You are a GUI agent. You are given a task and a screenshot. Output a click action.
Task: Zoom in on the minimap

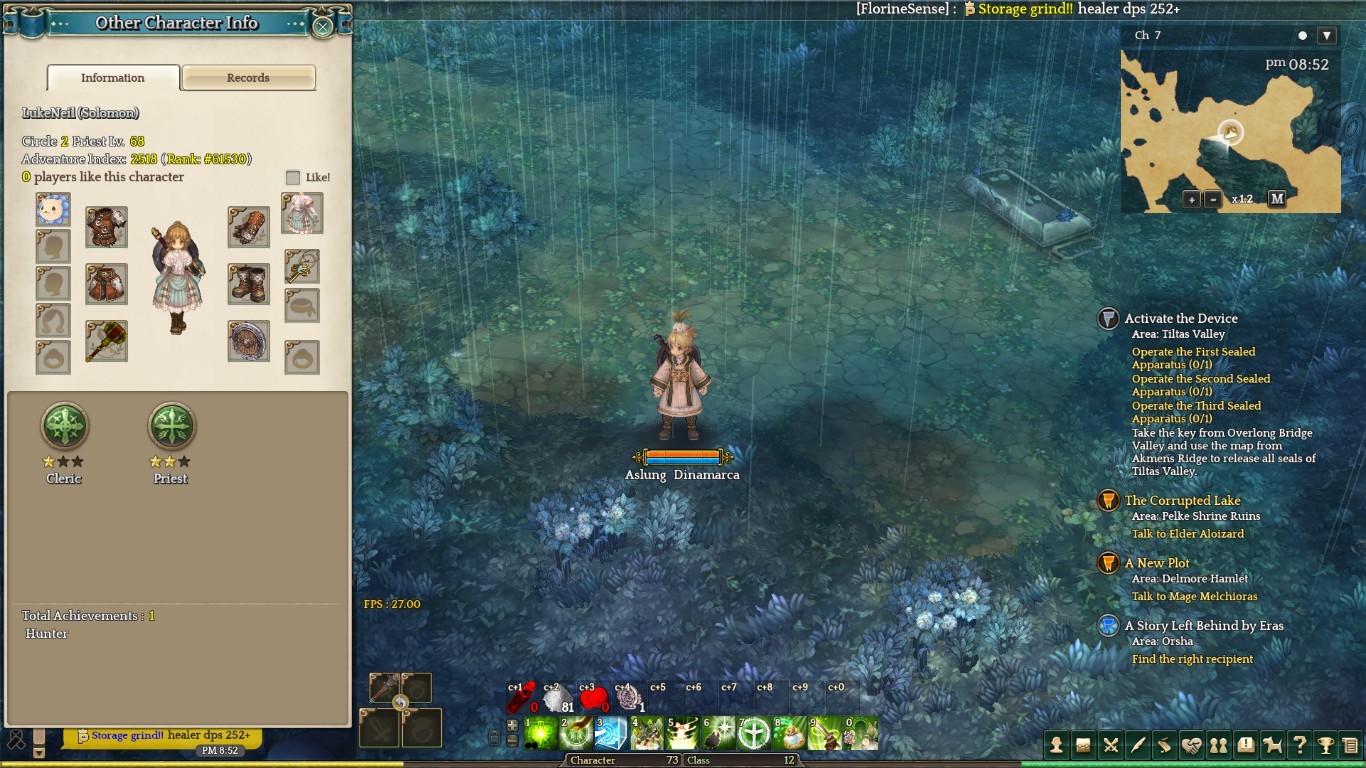1192,199
